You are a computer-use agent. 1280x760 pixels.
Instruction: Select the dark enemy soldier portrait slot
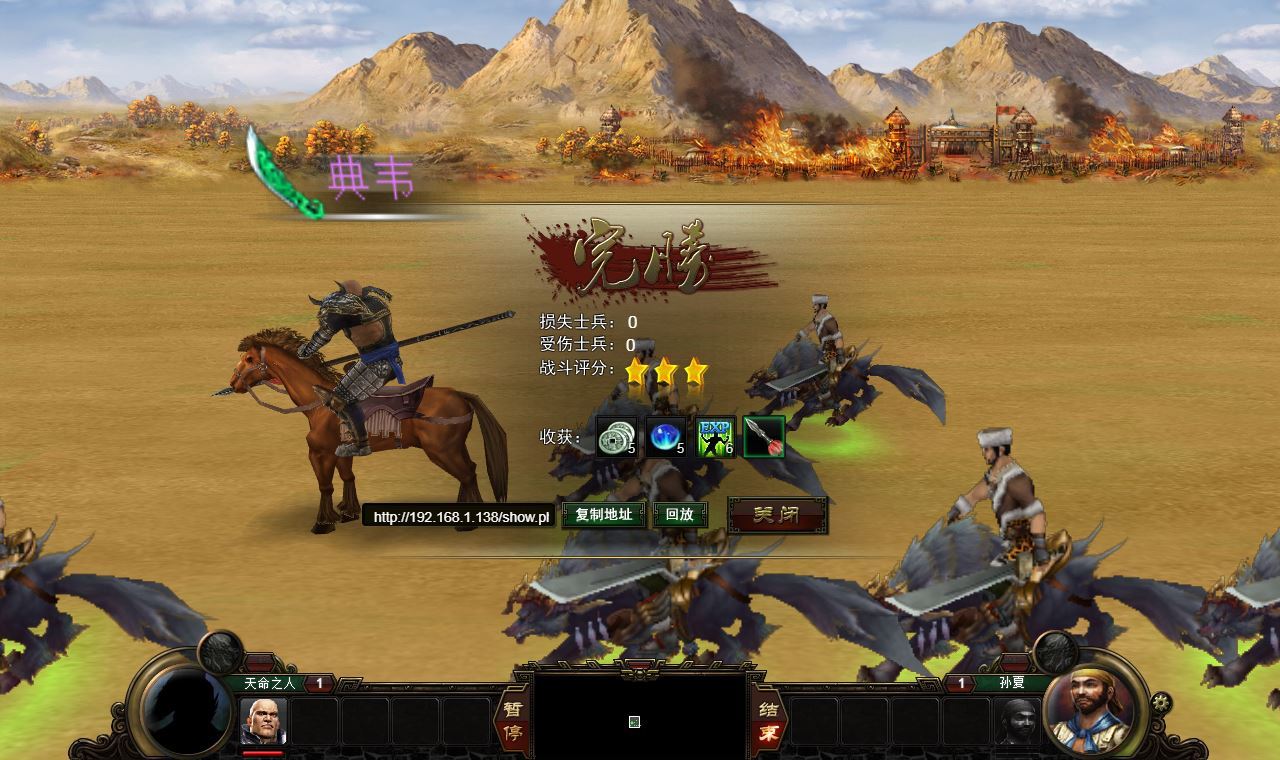(x=1017, y=721)
